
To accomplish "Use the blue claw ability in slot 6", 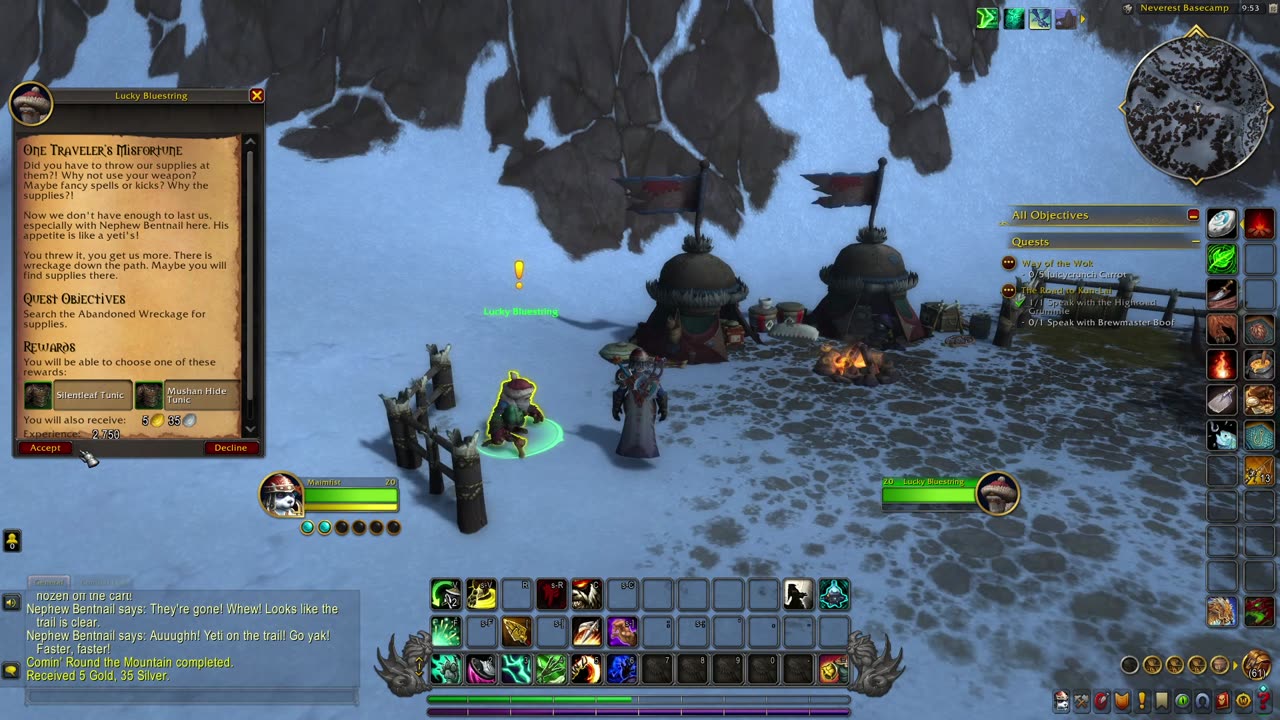I will pyautogui.click(x=621, y=669).
